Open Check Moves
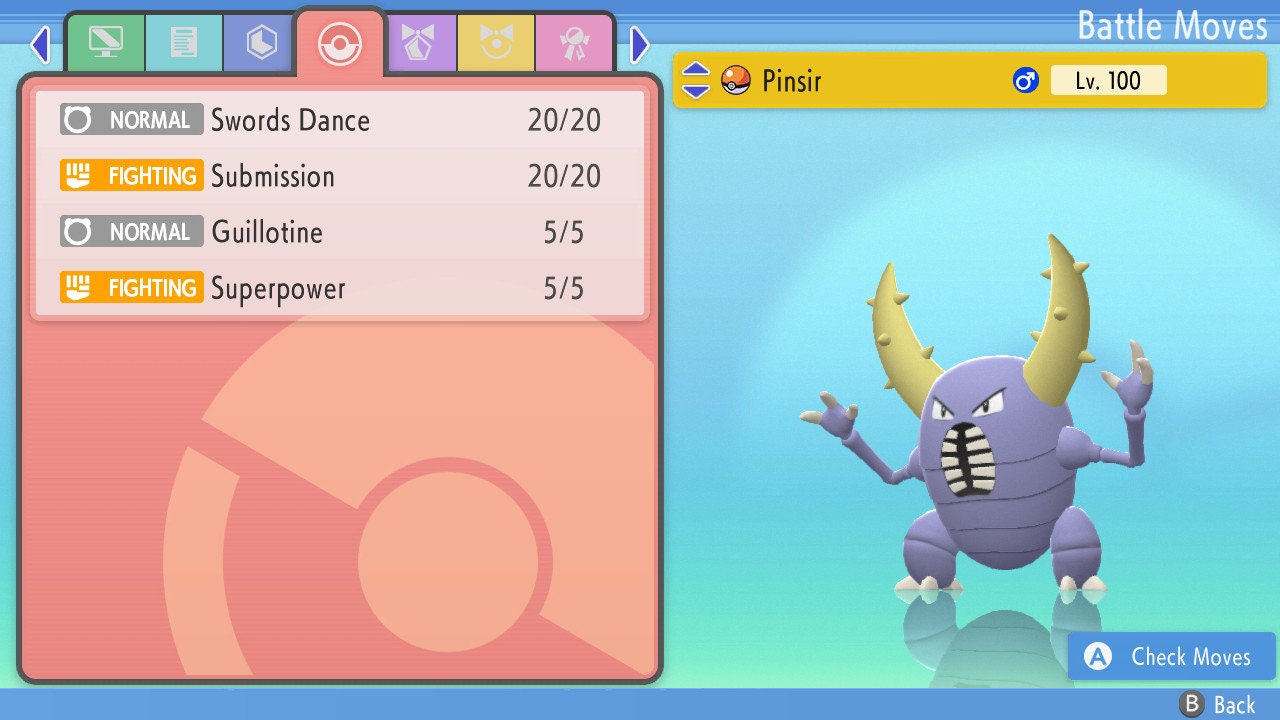The image size is (1280, 720). [1172, 656]
